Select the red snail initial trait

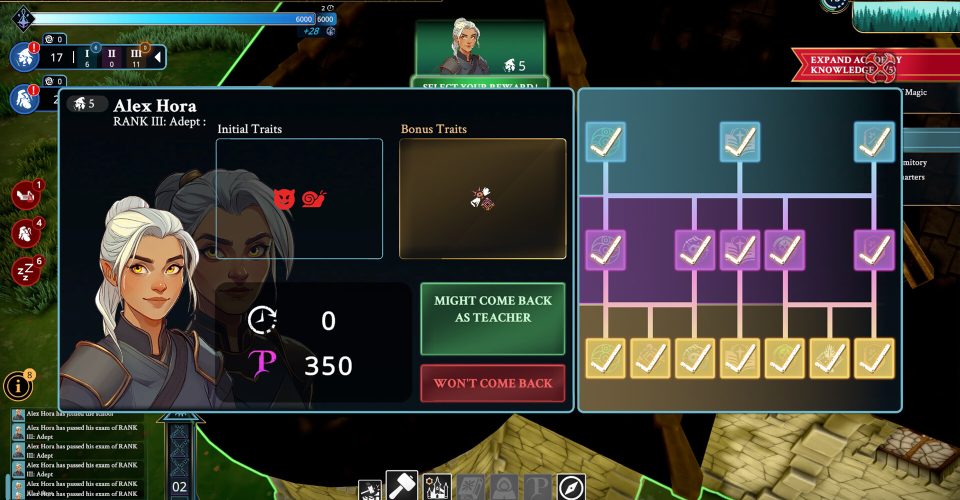[x=314, y=198]
